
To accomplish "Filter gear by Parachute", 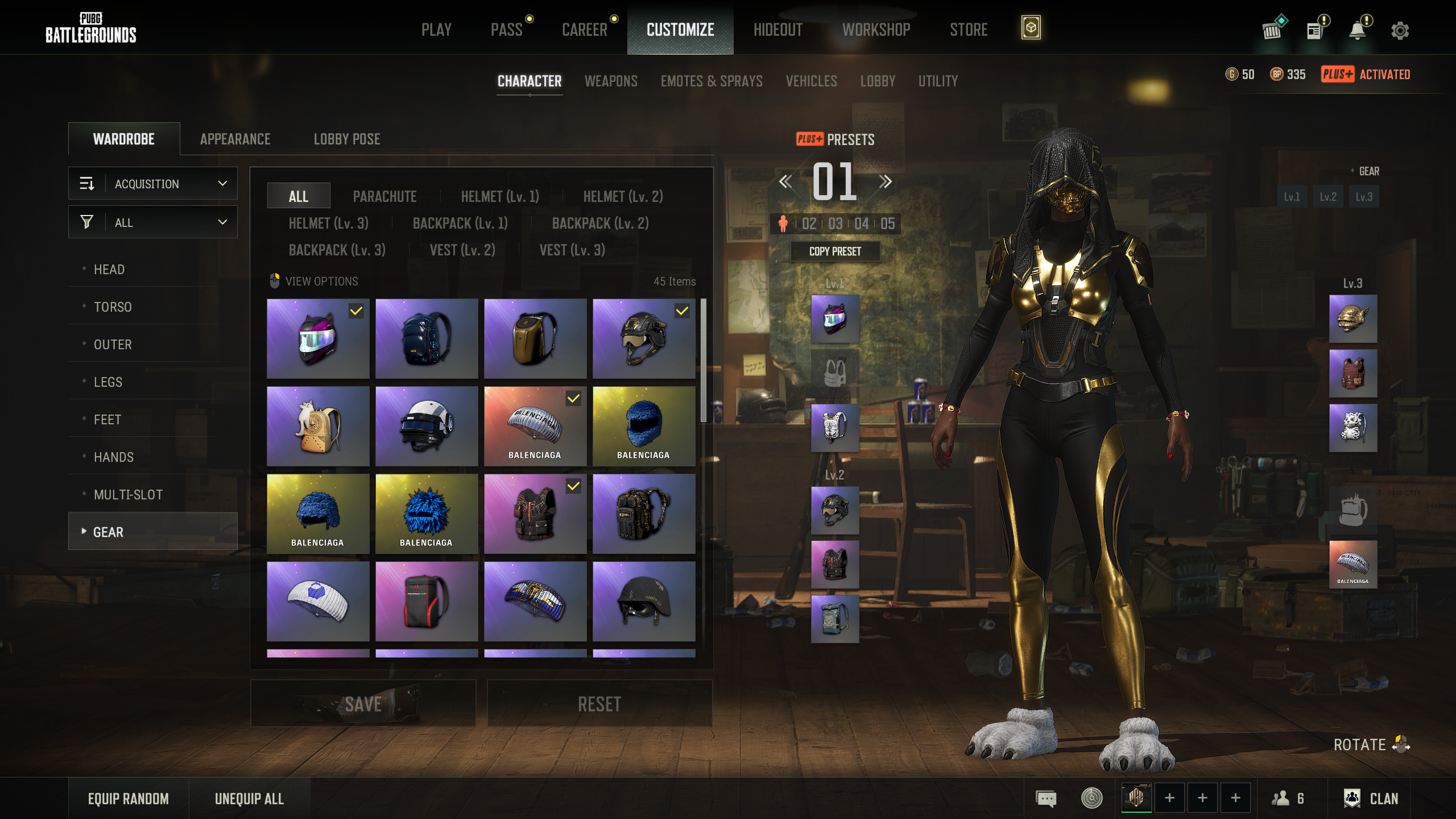I will pyautogui.click(x=384, y=196).
